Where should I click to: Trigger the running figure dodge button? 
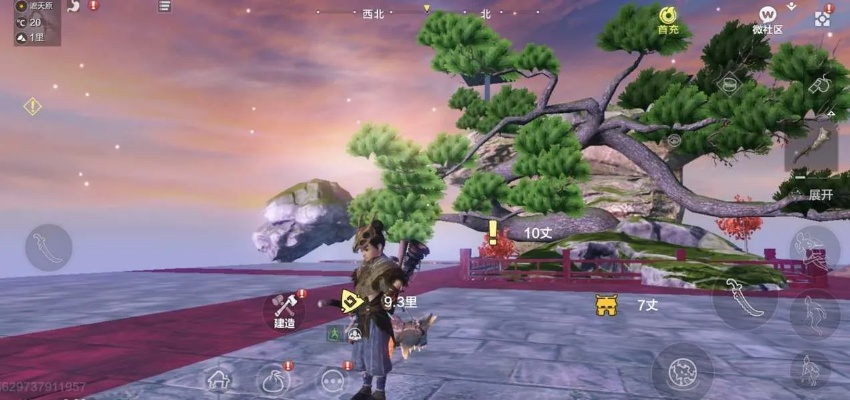pyautogui.click(x=813, y=313)
